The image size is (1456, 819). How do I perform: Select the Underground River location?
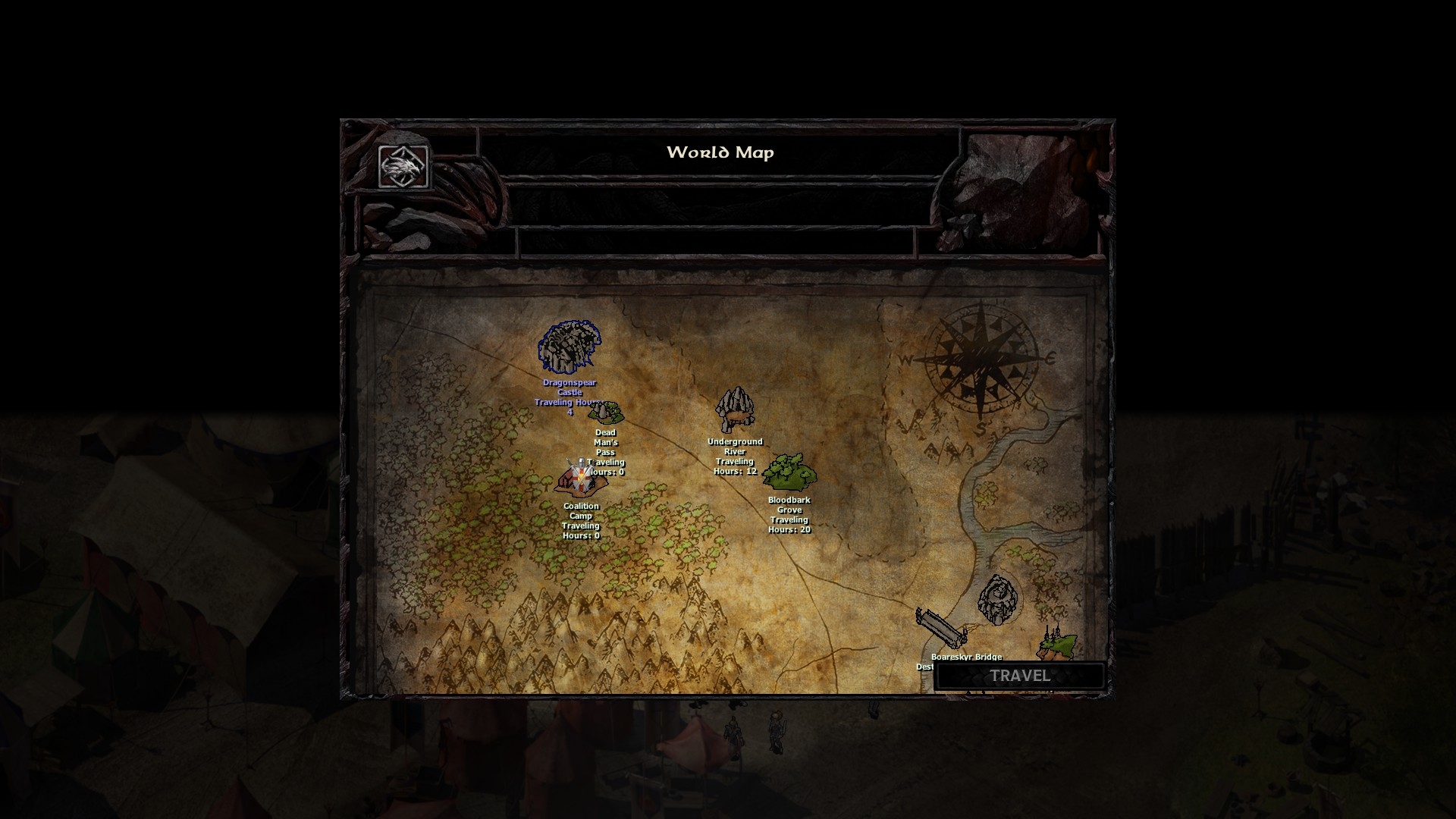tap(734, 410)
